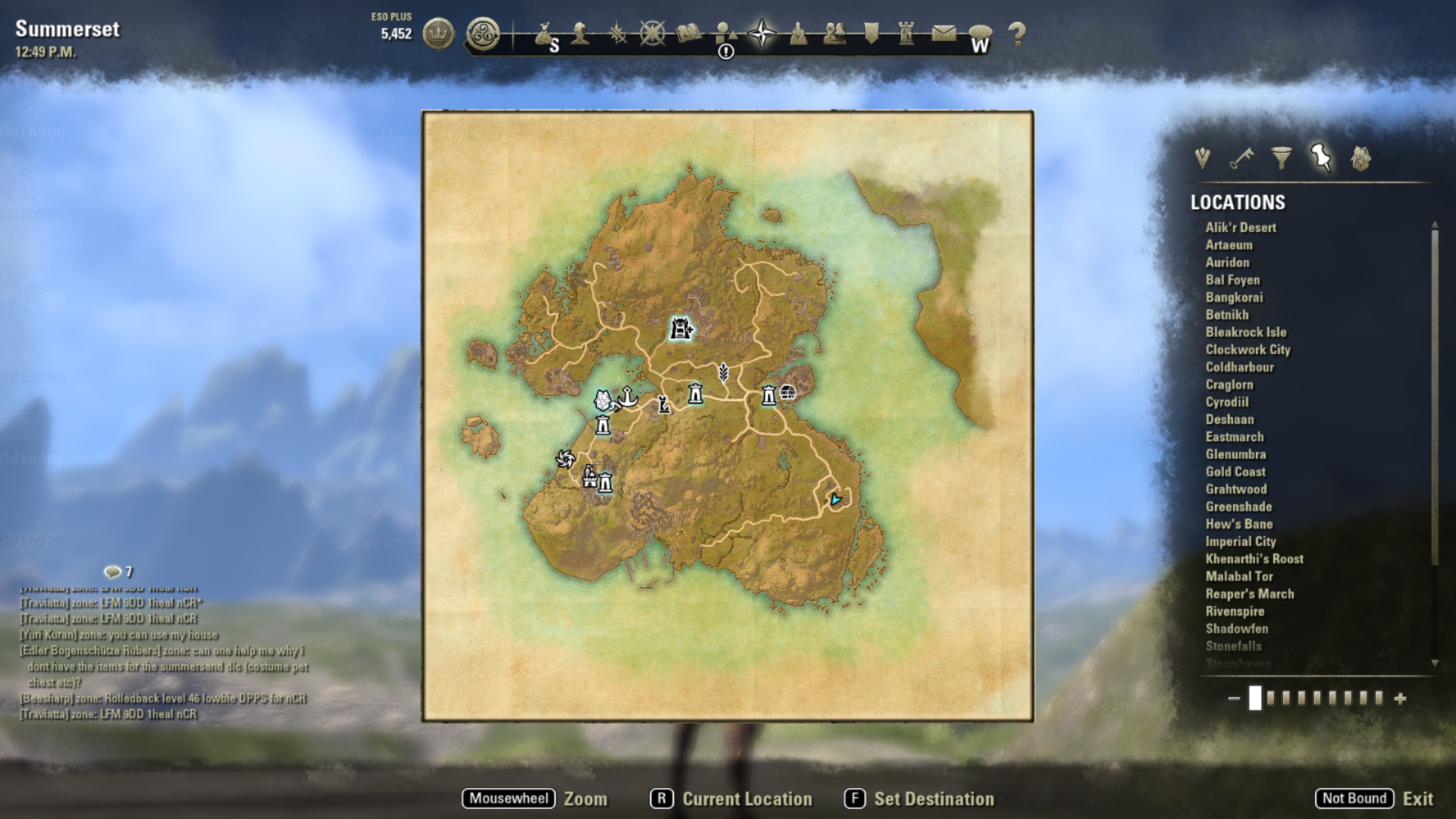1456x819 pixels.
Task: Open the mail envelope menu
Action: click(x=943, y=33)
